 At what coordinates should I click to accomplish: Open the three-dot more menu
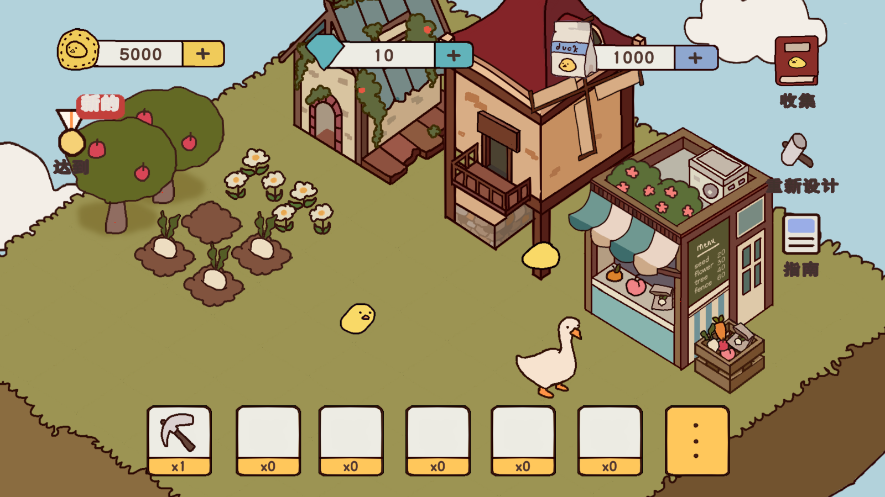(697, 440)
